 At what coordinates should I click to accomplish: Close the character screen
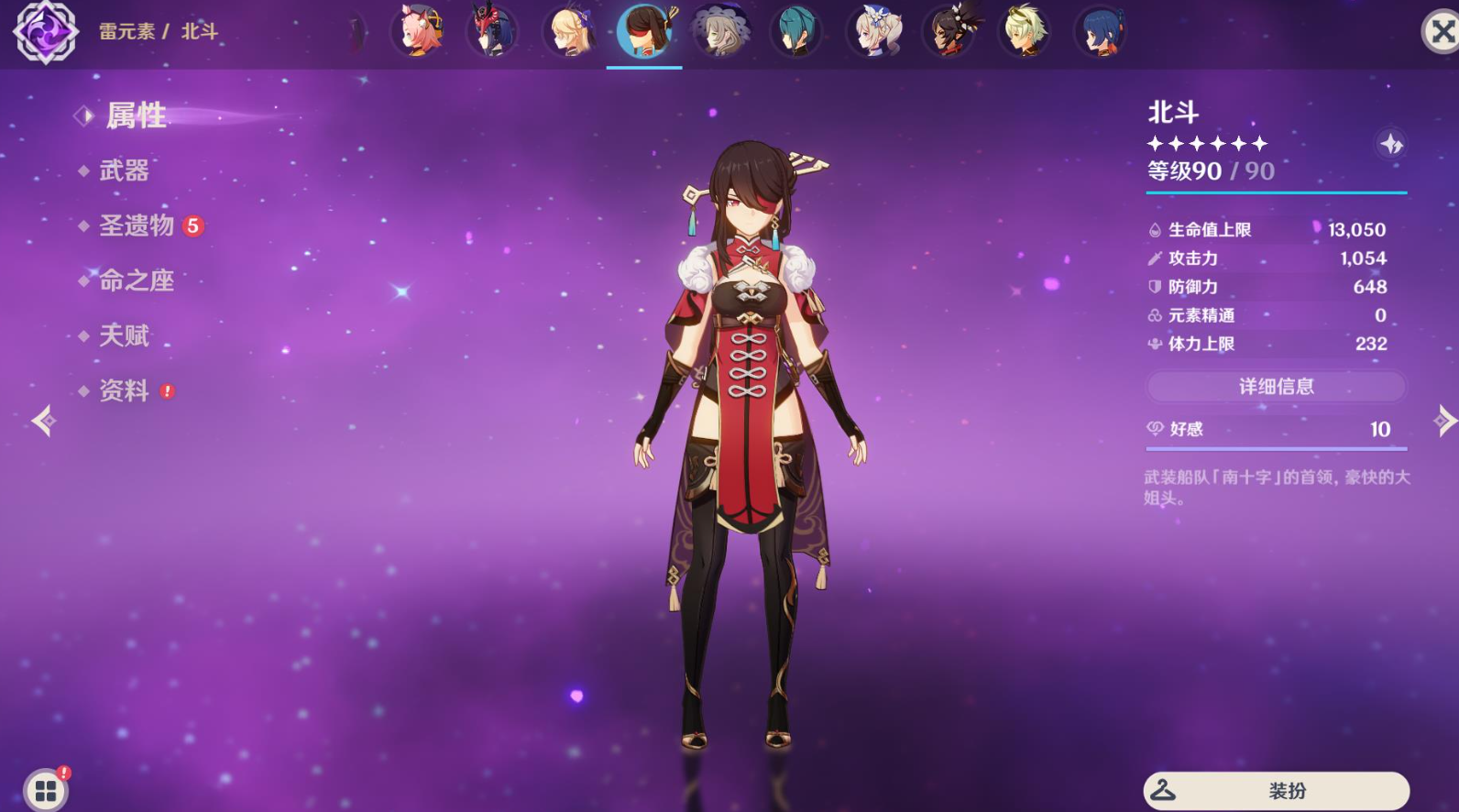click(1441, 32)
